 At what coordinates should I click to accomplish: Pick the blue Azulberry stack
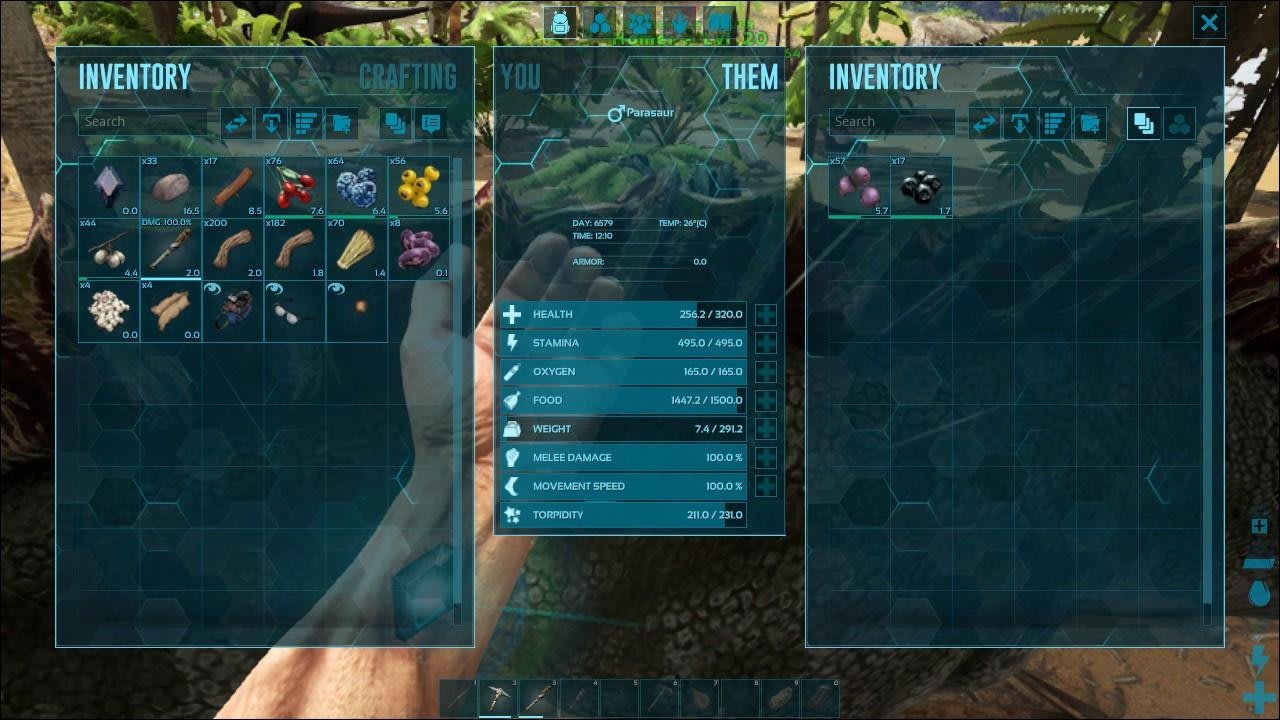click(357, 186)
